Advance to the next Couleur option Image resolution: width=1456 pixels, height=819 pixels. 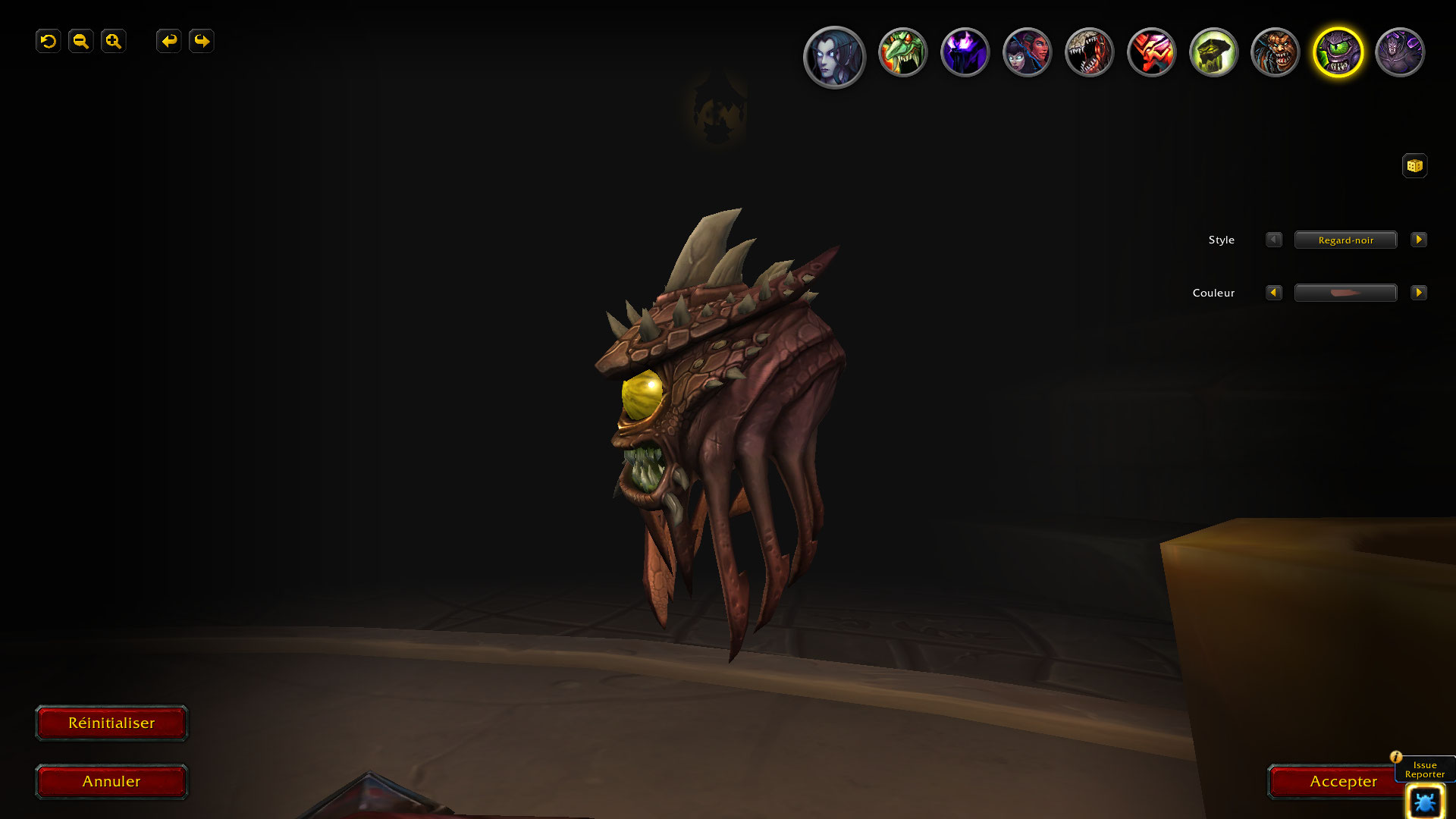1418,293
